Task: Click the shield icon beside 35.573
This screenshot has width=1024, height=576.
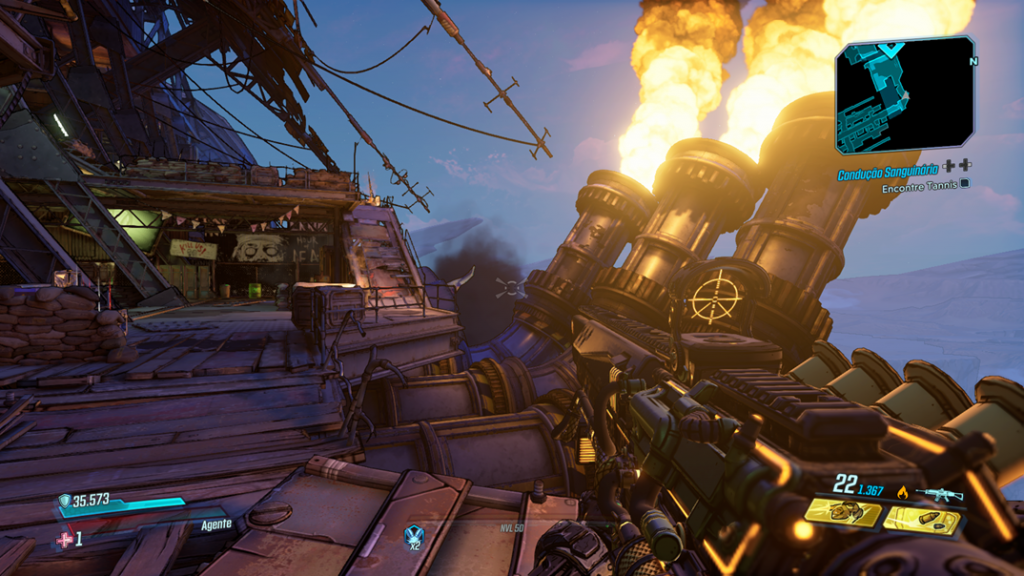Action: point(65,501)
